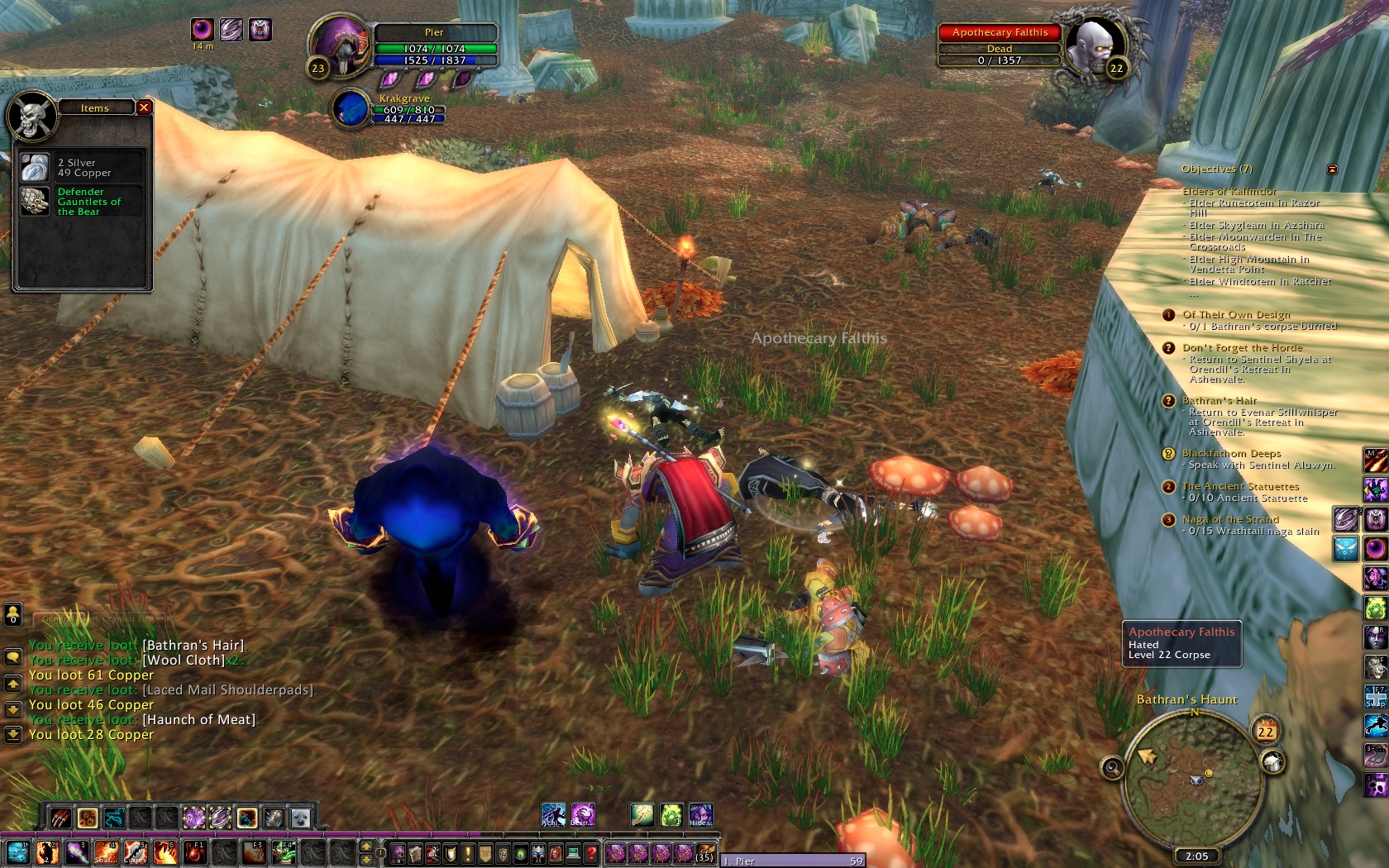Cast the action bar spell in slot 1
Screen dimensions: 1389x868
[x=17, y=852]
